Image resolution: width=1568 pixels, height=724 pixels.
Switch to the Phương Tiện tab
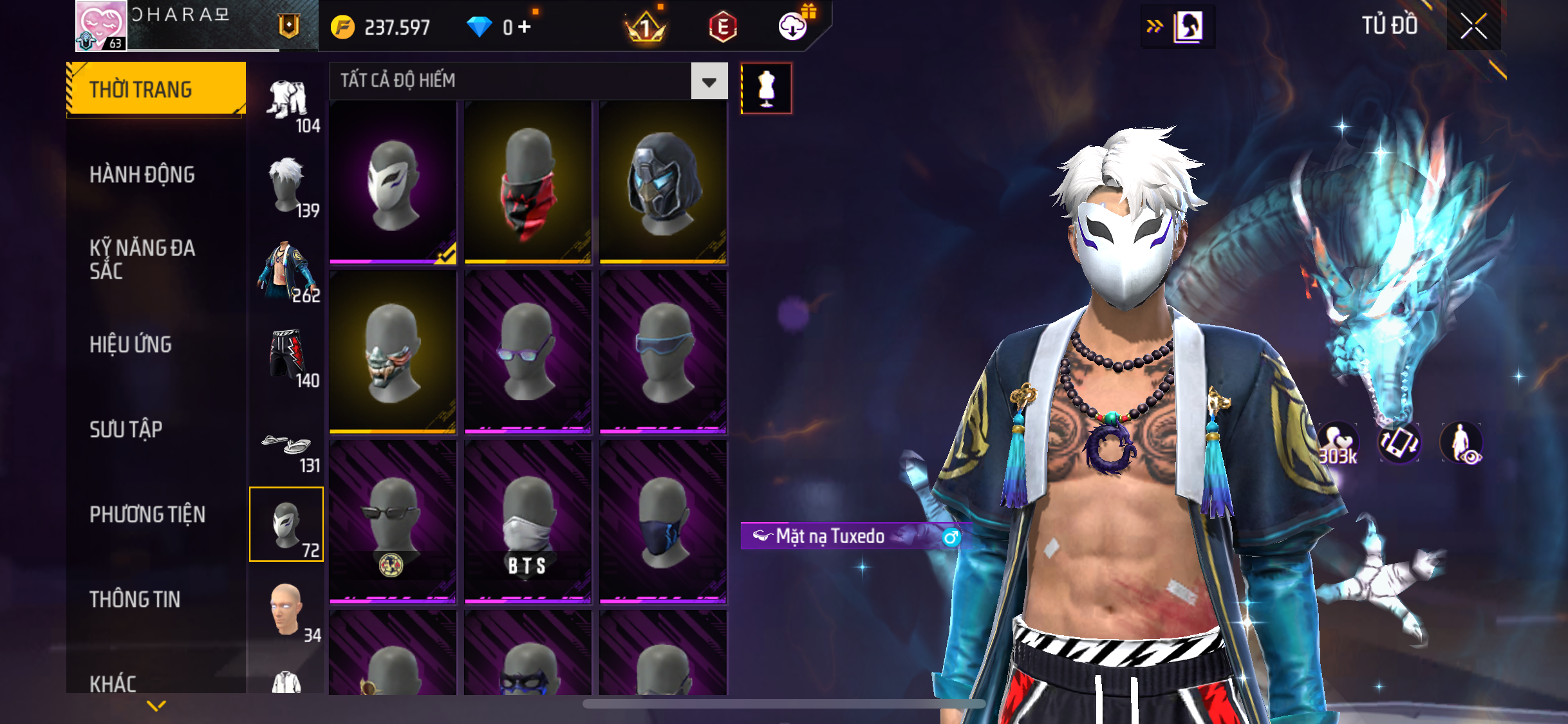(x=147, y=514)
